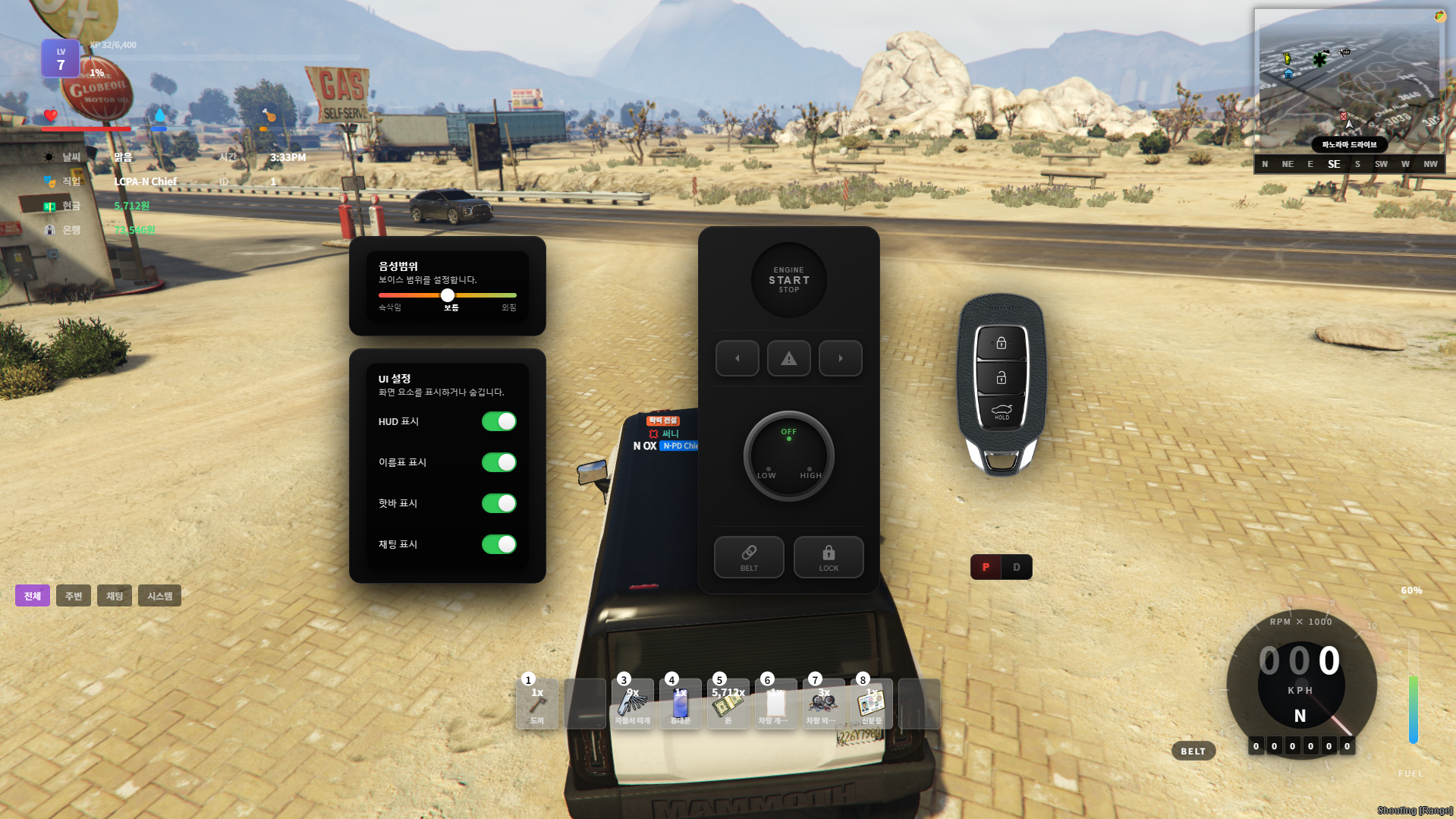Activate the right turn signal arrow
The image size is (1456, 819).
click(x=840, y=358)
